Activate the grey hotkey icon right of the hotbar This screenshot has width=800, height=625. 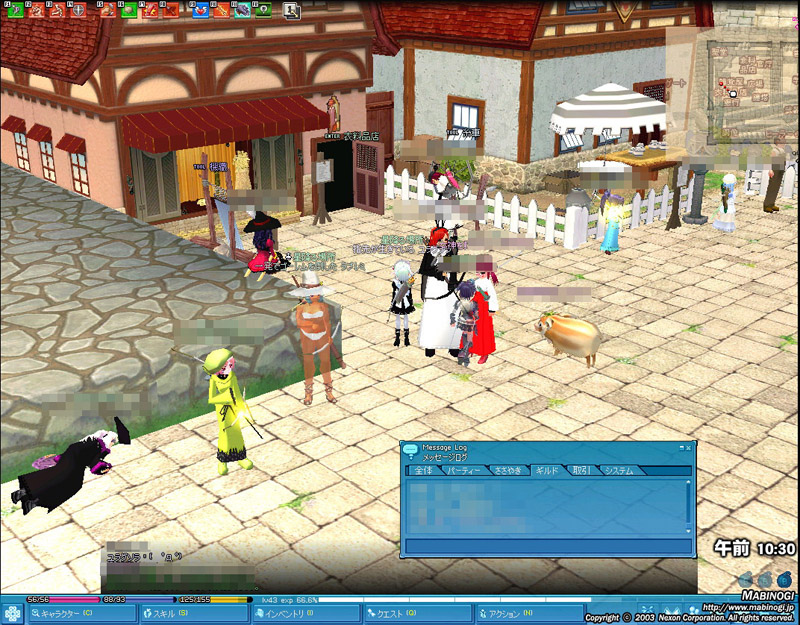point(291,10)
